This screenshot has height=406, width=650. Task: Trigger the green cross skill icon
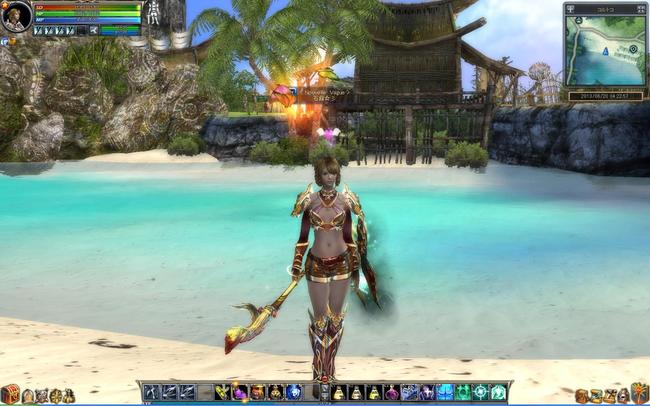[480, 392]
